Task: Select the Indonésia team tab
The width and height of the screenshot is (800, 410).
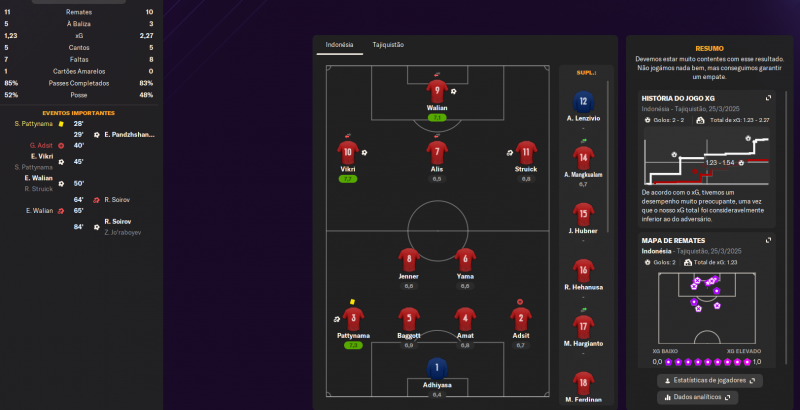Action: tap(340, 45)
